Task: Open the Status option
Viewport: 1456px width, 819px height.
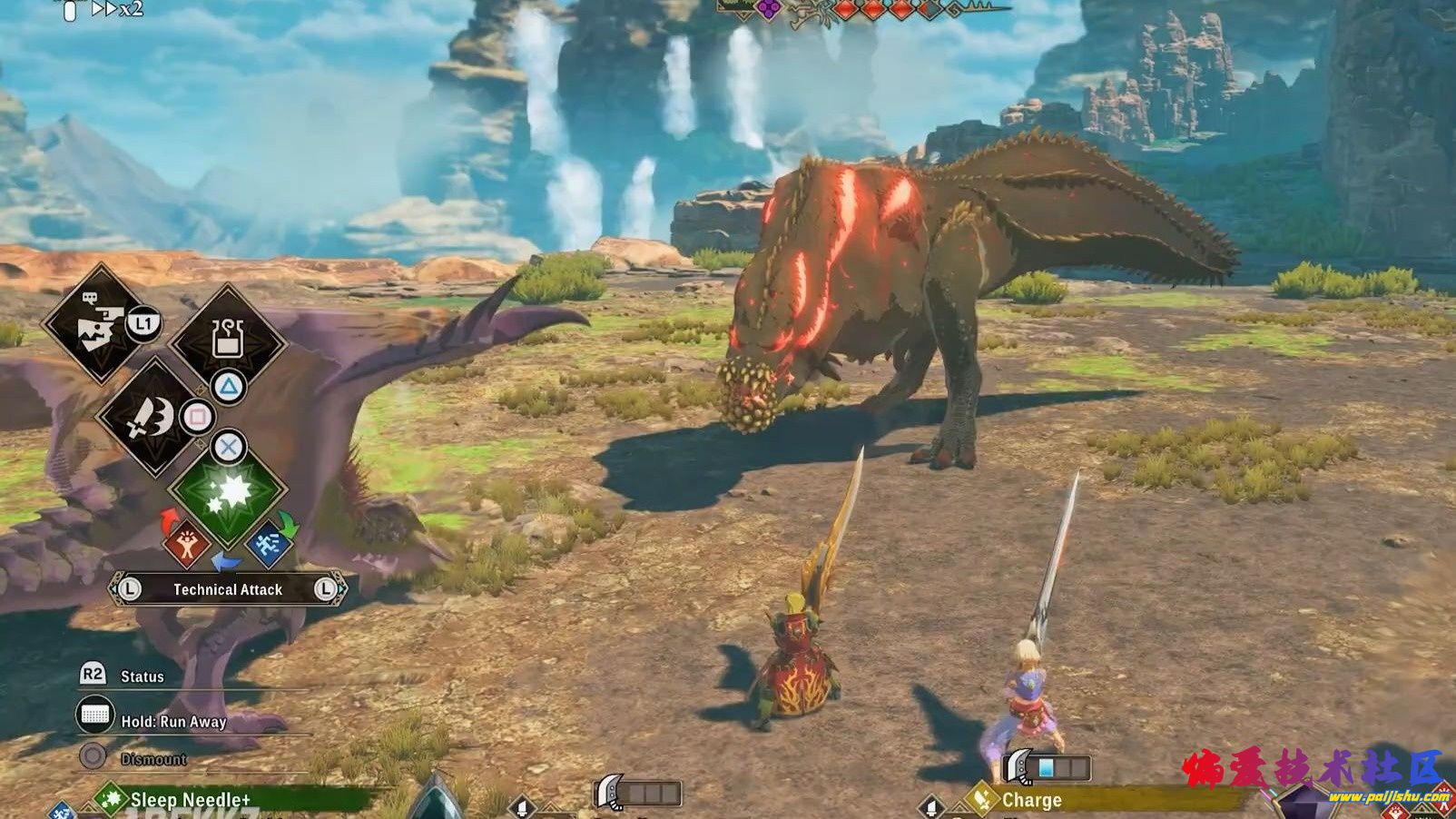Action: tap(141, 676)
